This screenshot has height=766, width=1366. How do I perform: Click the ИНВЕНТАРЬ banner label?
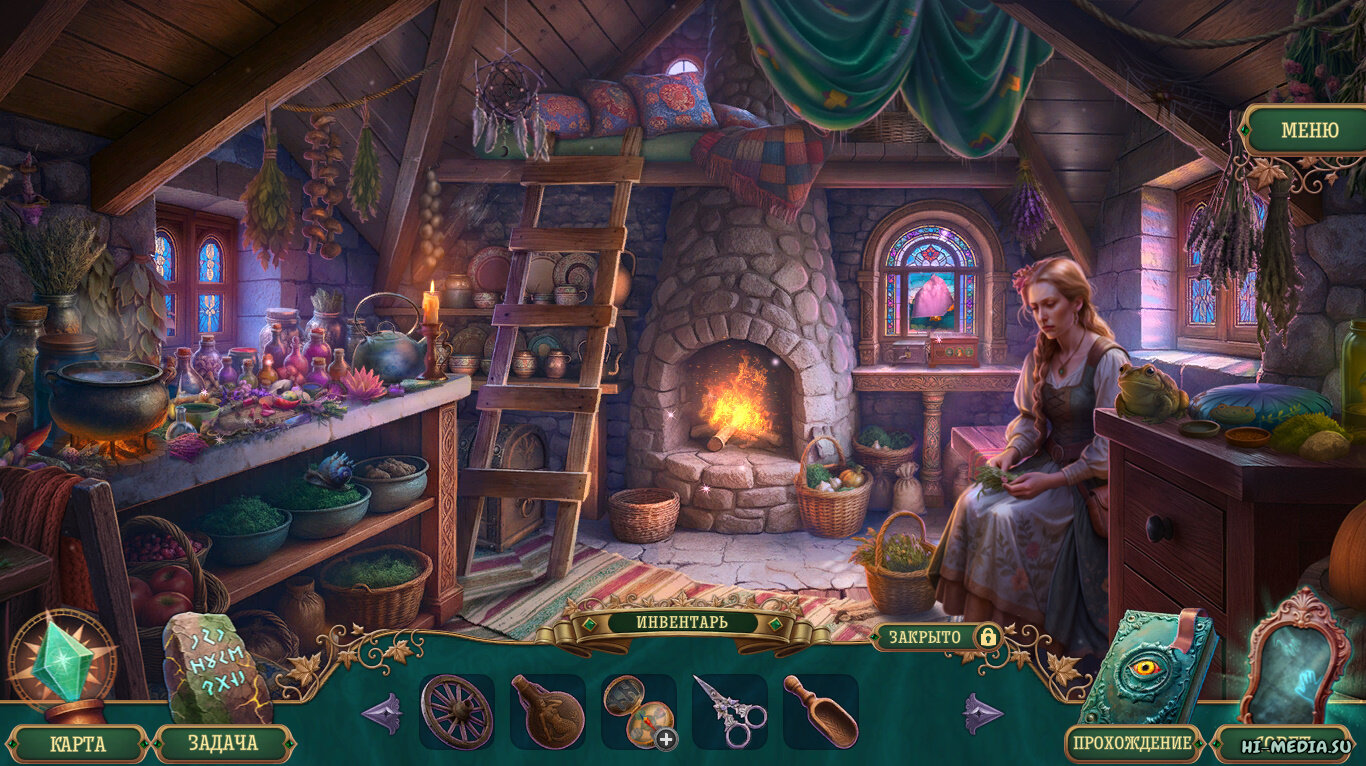tap(683, 622)
